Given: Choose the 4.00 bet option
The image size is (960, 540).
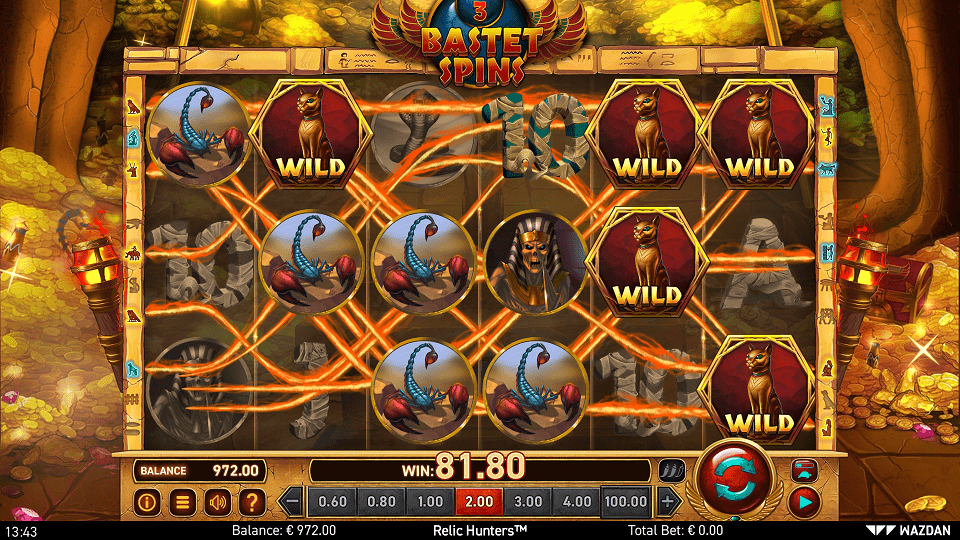Looking at the screenshot, I should coord(577,501).
